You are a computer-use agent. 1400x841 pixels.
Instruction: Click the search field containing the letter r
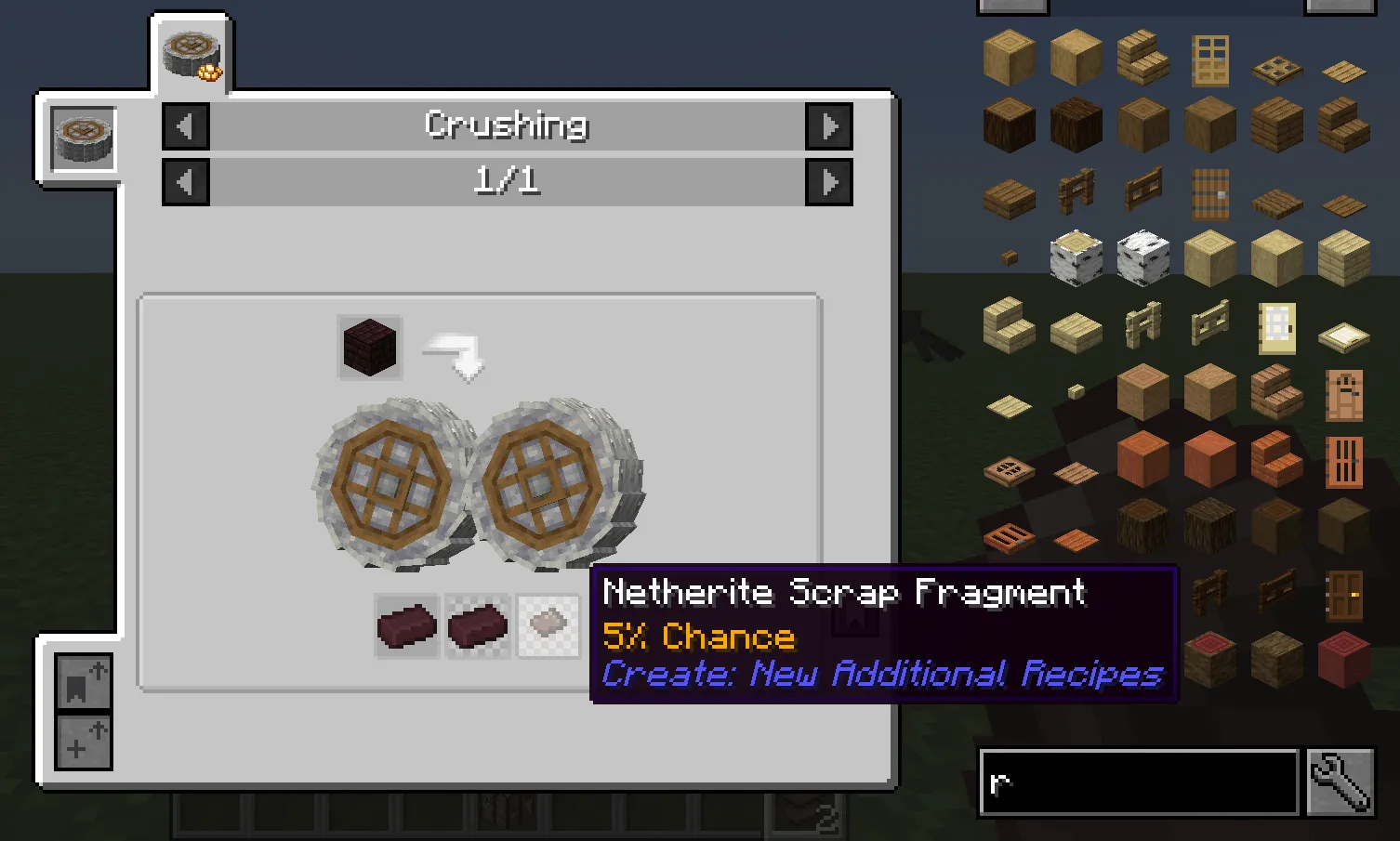1139,781
